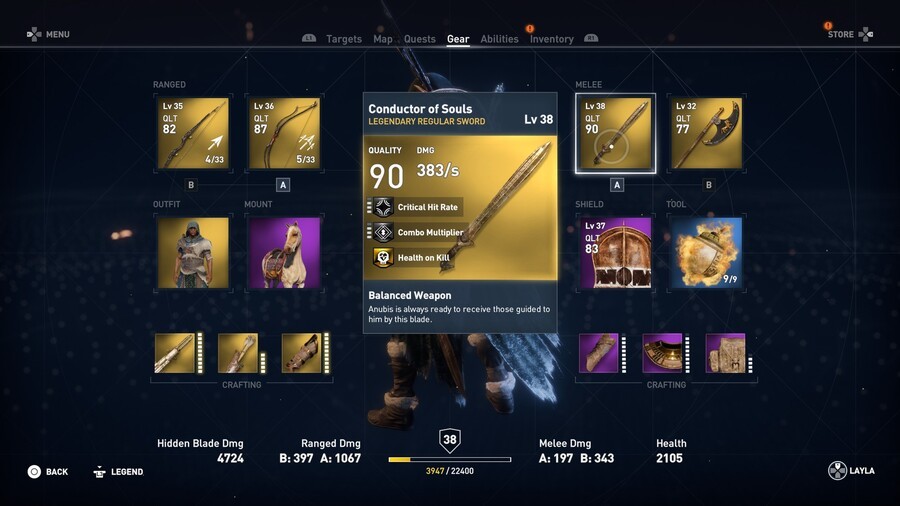Select the level 35 ranged bow slot
This screenshot has height=506, width=900.
(x=193, y=133)
